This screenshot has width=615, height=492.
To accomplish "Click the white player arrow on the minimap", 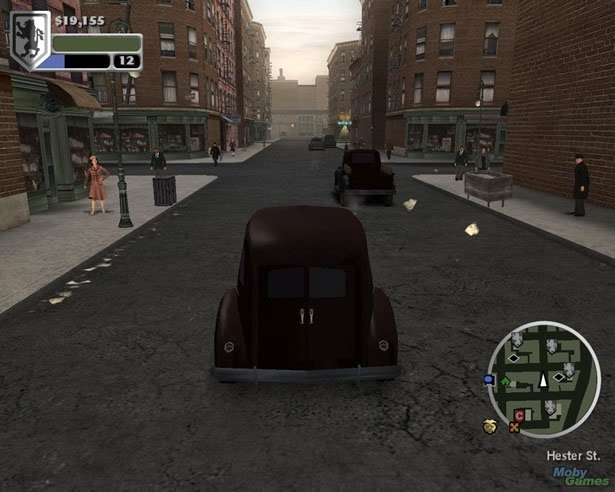I will [x=544, y=379].
